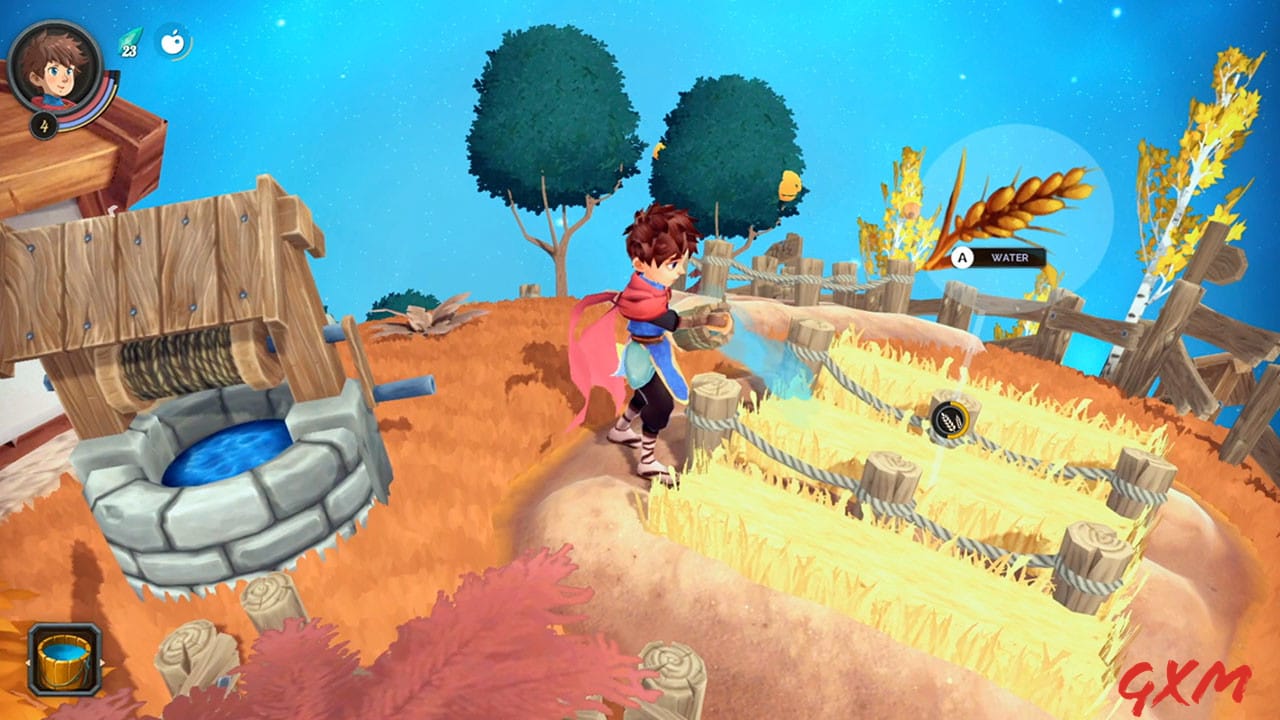Click the green crystal counter showing 23
This screenshot has height=720, width=1280.
coord(128,42)
